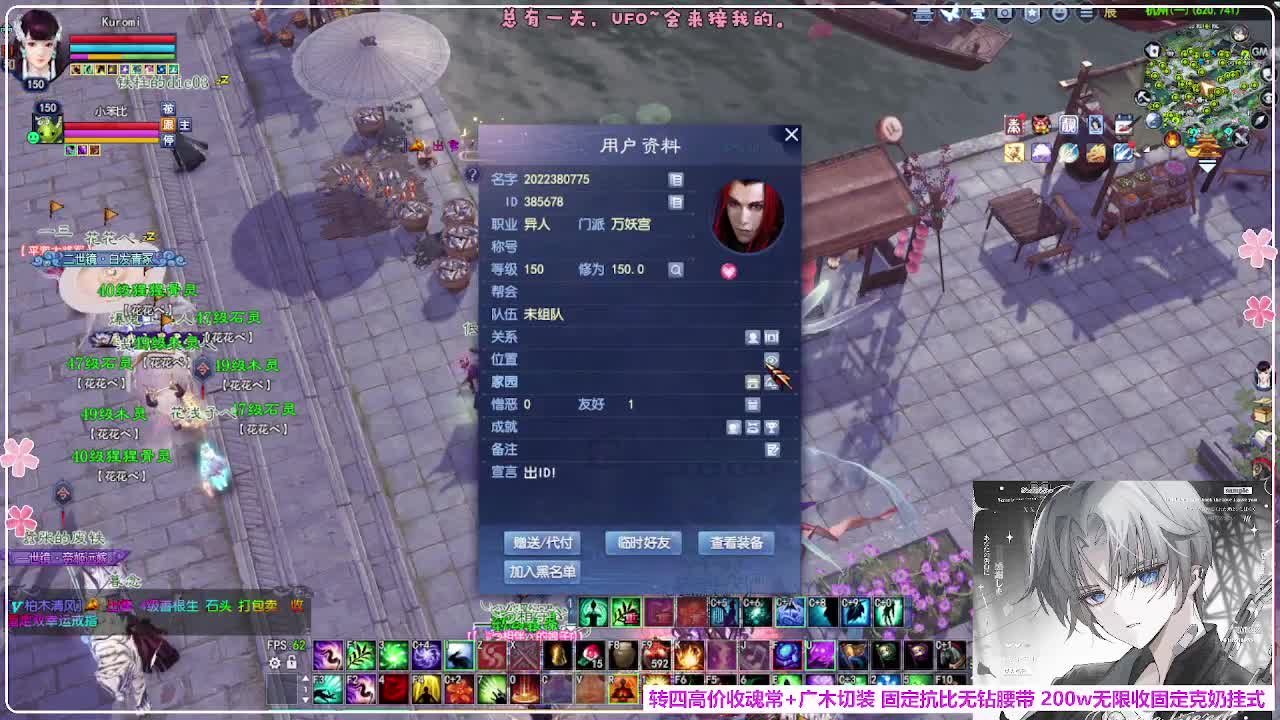Select the smiley emote icon at the top bar
The height and width of the screenshot is (720, 1280).
pos(1060,13)
